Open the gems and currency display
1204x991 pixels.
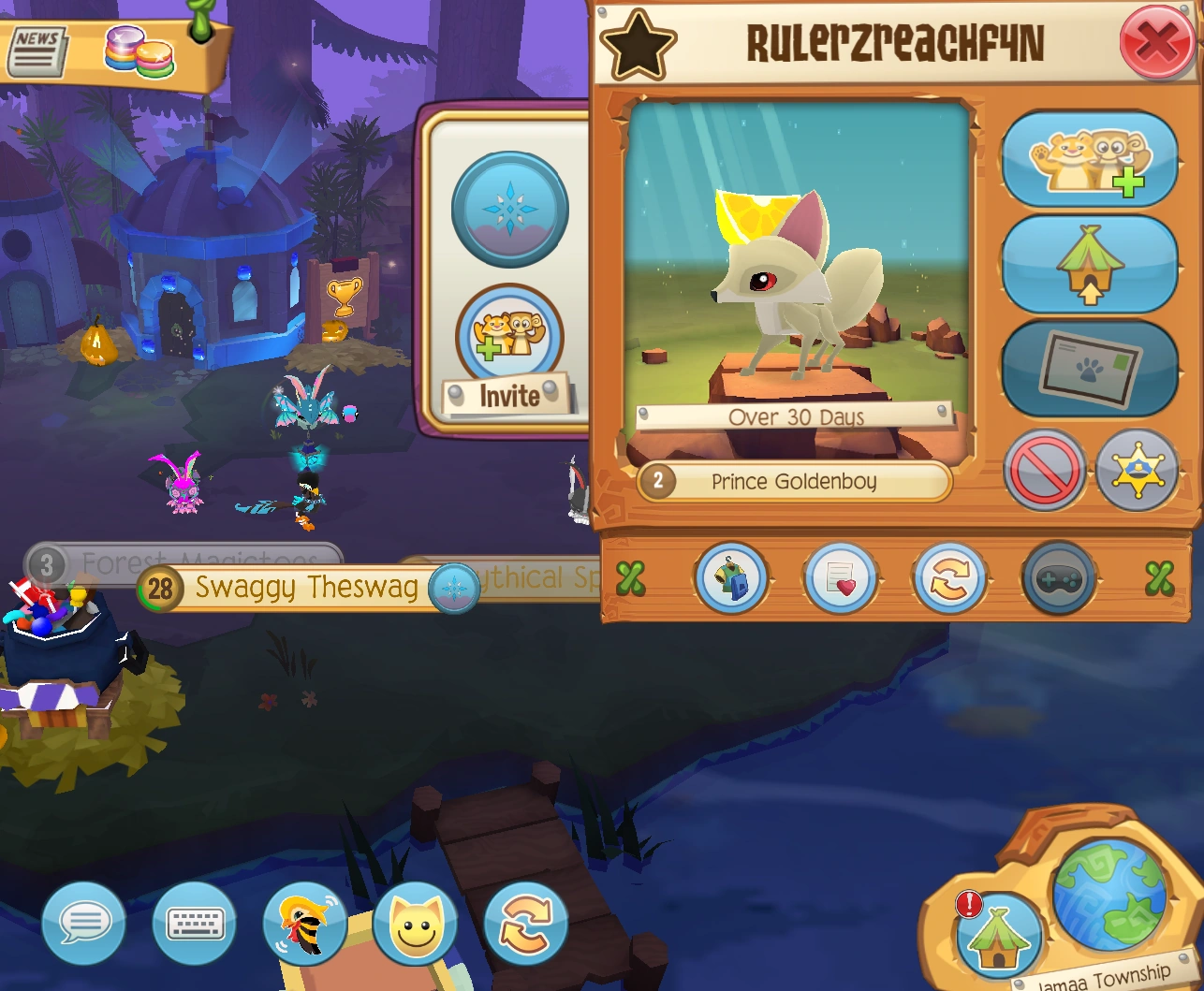140,51
